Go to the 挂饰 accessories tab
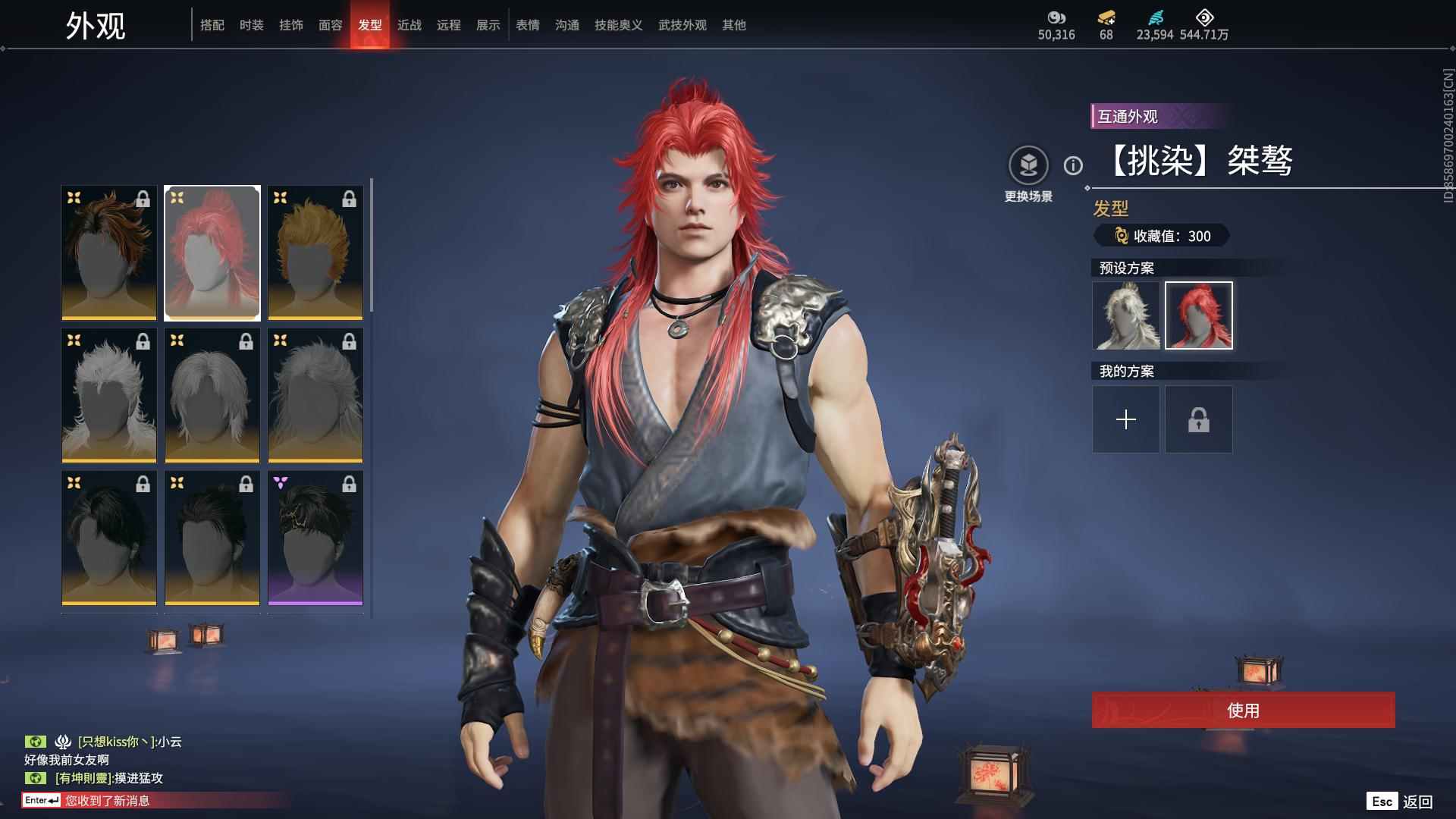Screen dimensions: 1456x819 [x=291, y=25]
